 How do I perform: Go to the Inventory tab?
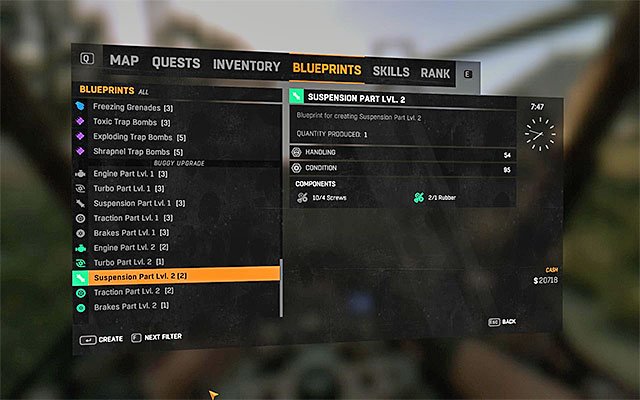pos(246,66)
